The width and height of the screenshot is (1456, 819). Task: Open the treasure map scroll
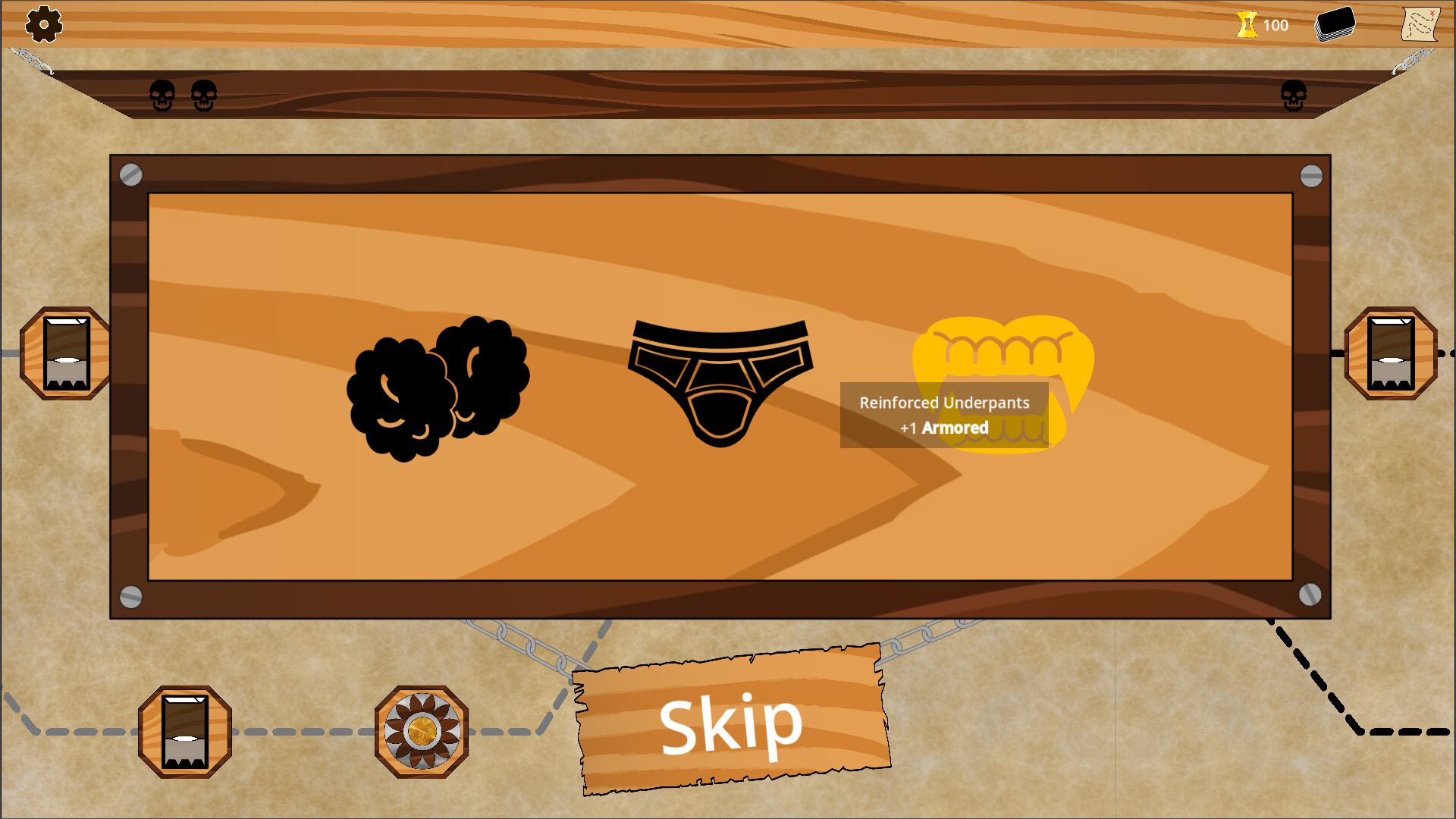1420,24
